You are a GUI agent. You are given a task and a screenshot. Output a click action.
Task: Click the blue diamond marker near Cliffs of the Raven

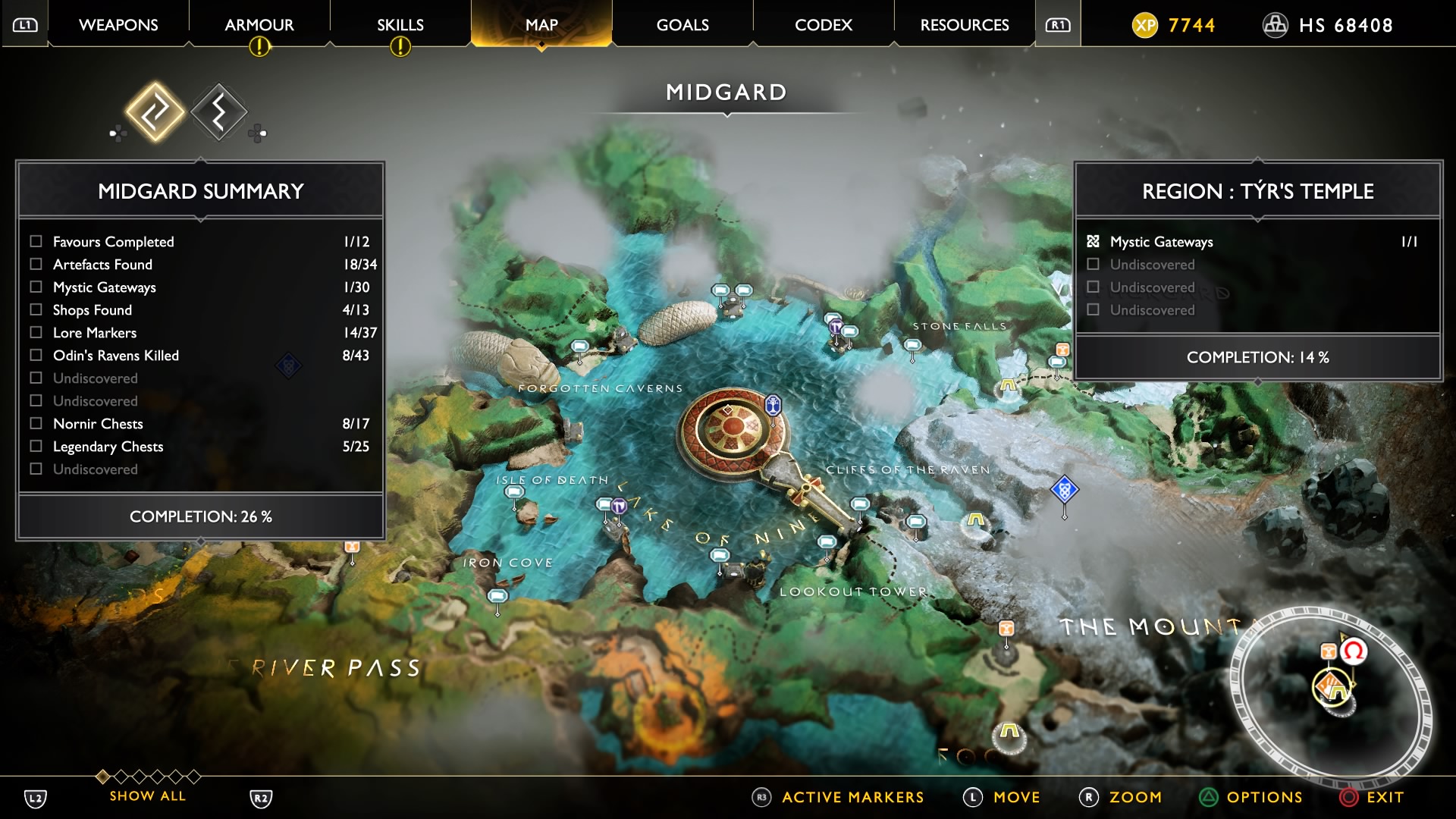1064,490
